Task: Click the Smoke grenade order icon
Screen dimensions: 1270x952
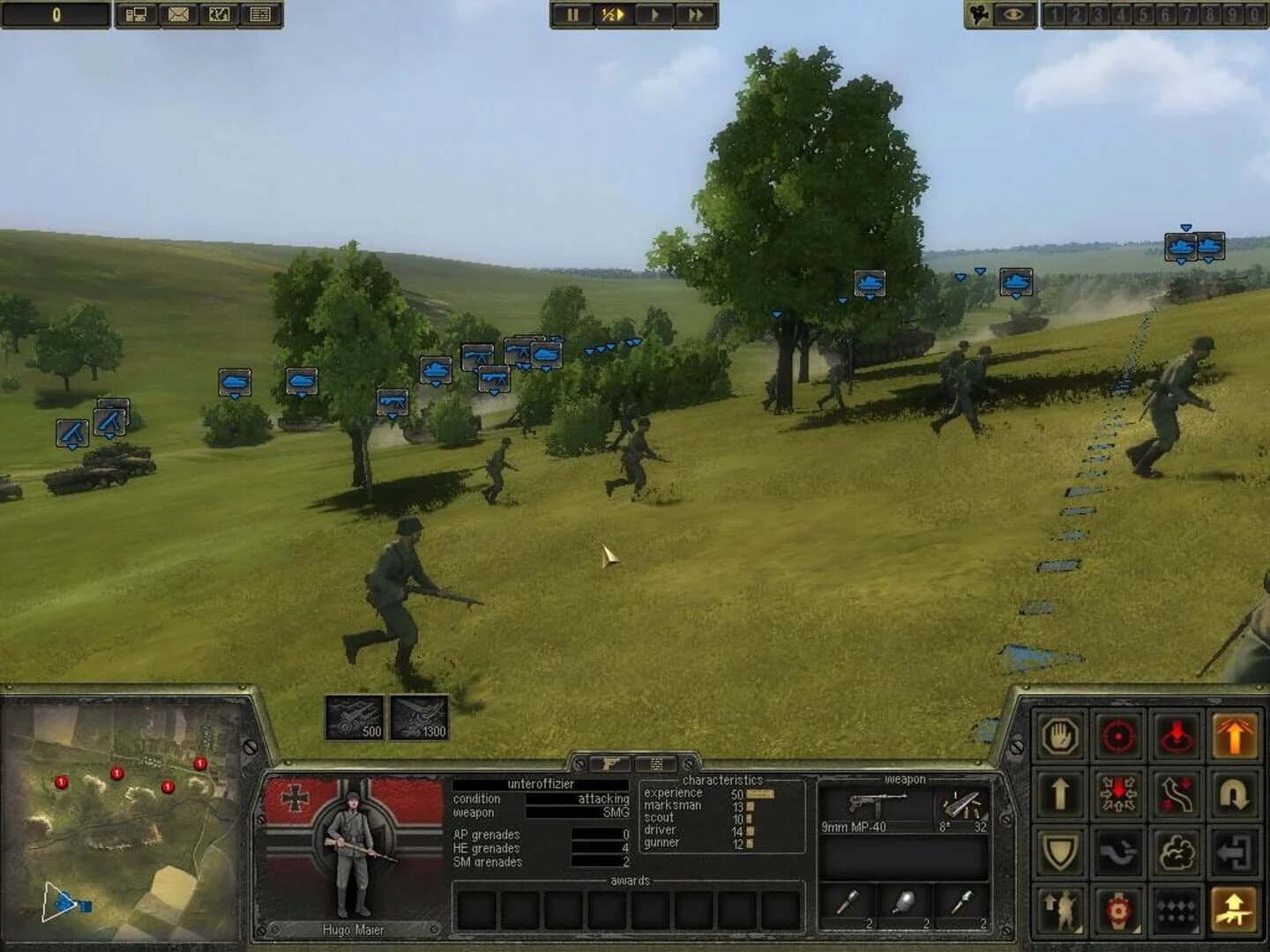Action: (x=1176, y=851)
